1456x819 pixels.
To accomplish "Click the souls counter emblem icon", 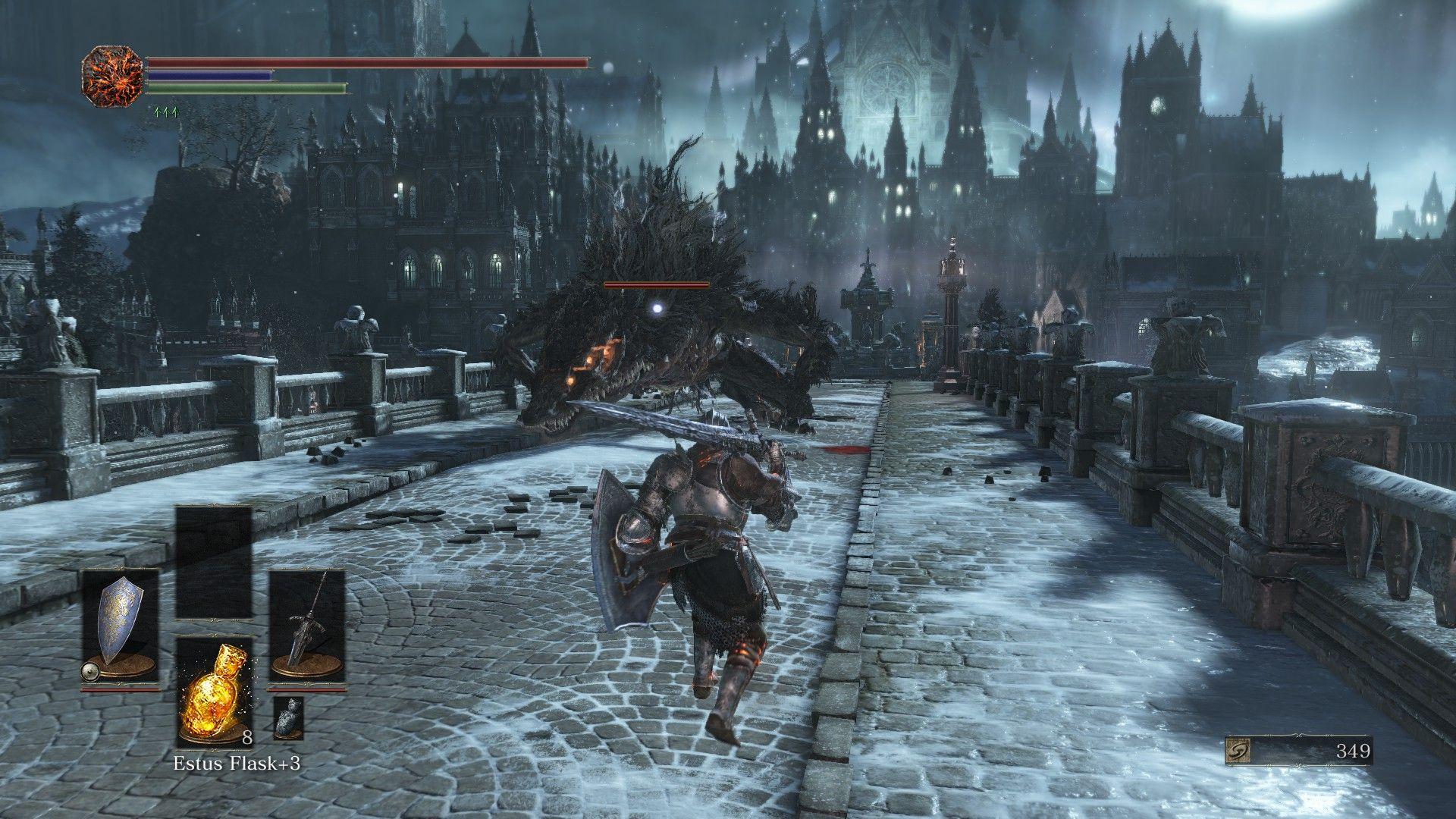I will tap(1238, 751).
